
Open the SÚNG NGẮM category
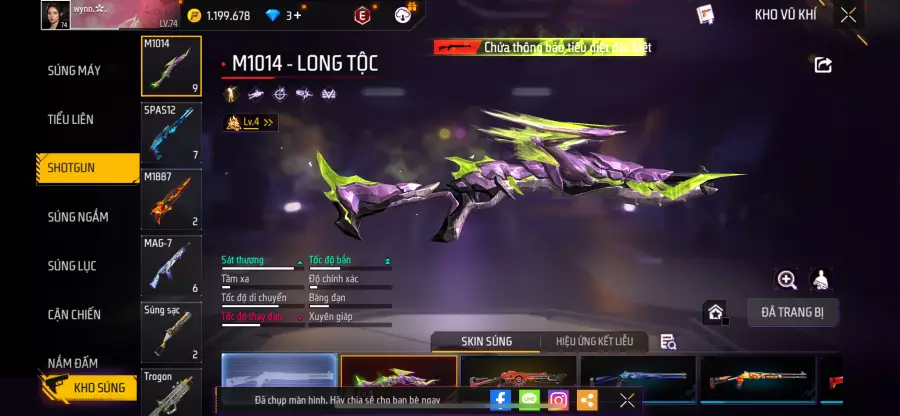coord(78,217)
